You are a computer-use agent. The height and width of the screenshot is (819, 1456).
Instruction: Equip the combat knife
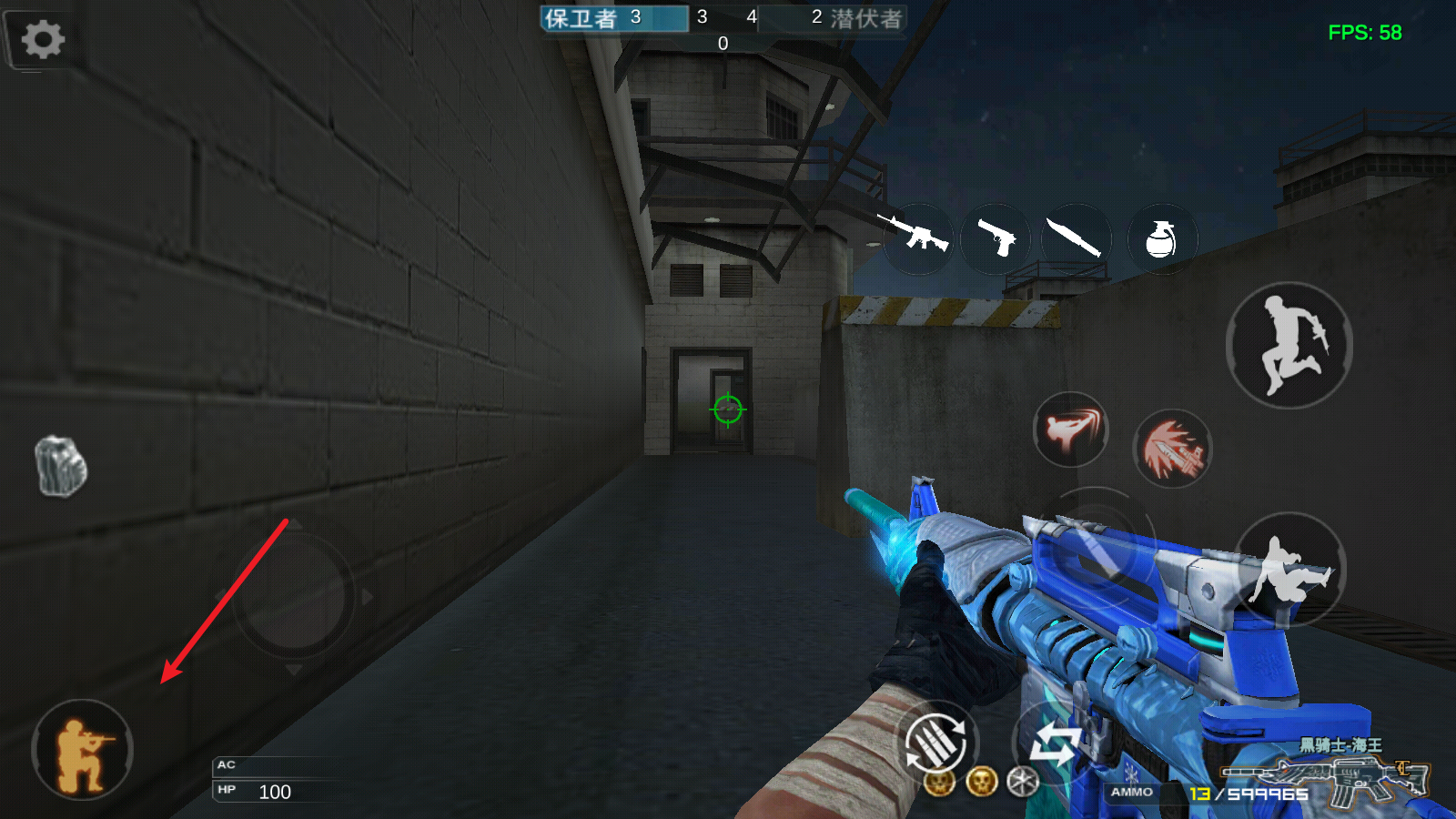coord(1076,238)
